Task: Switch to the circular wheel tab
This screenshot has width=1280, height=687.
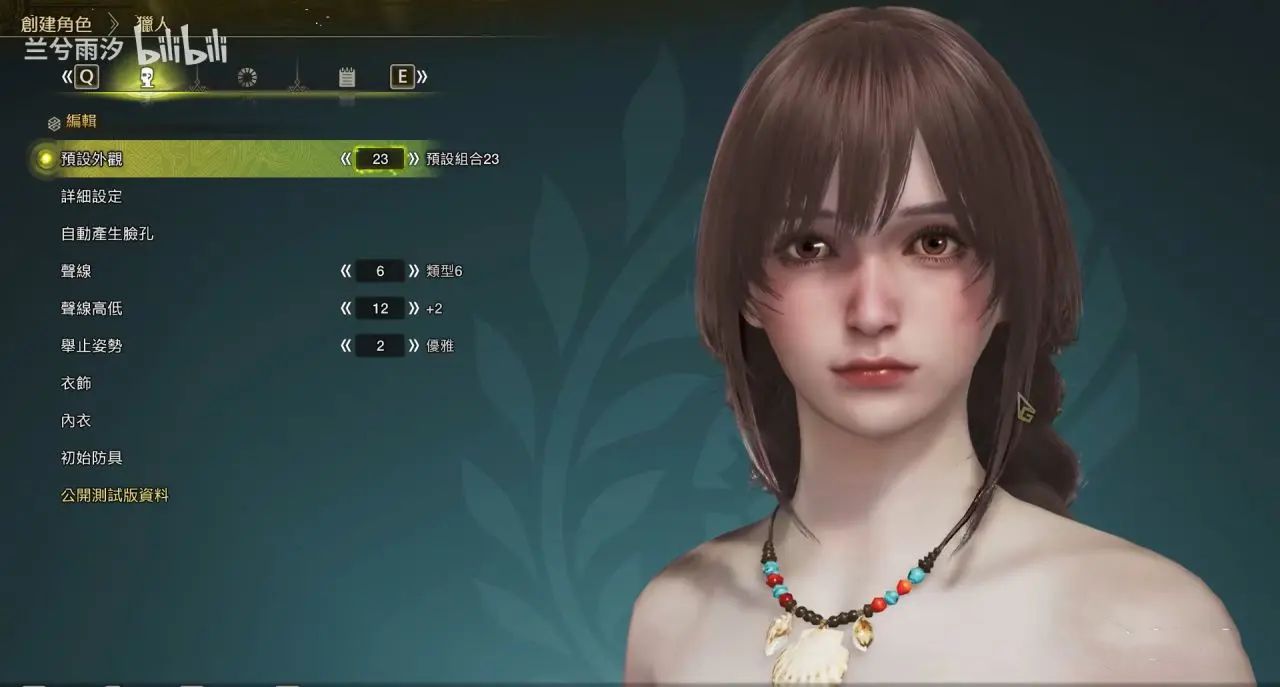Action: coord(247,77)
